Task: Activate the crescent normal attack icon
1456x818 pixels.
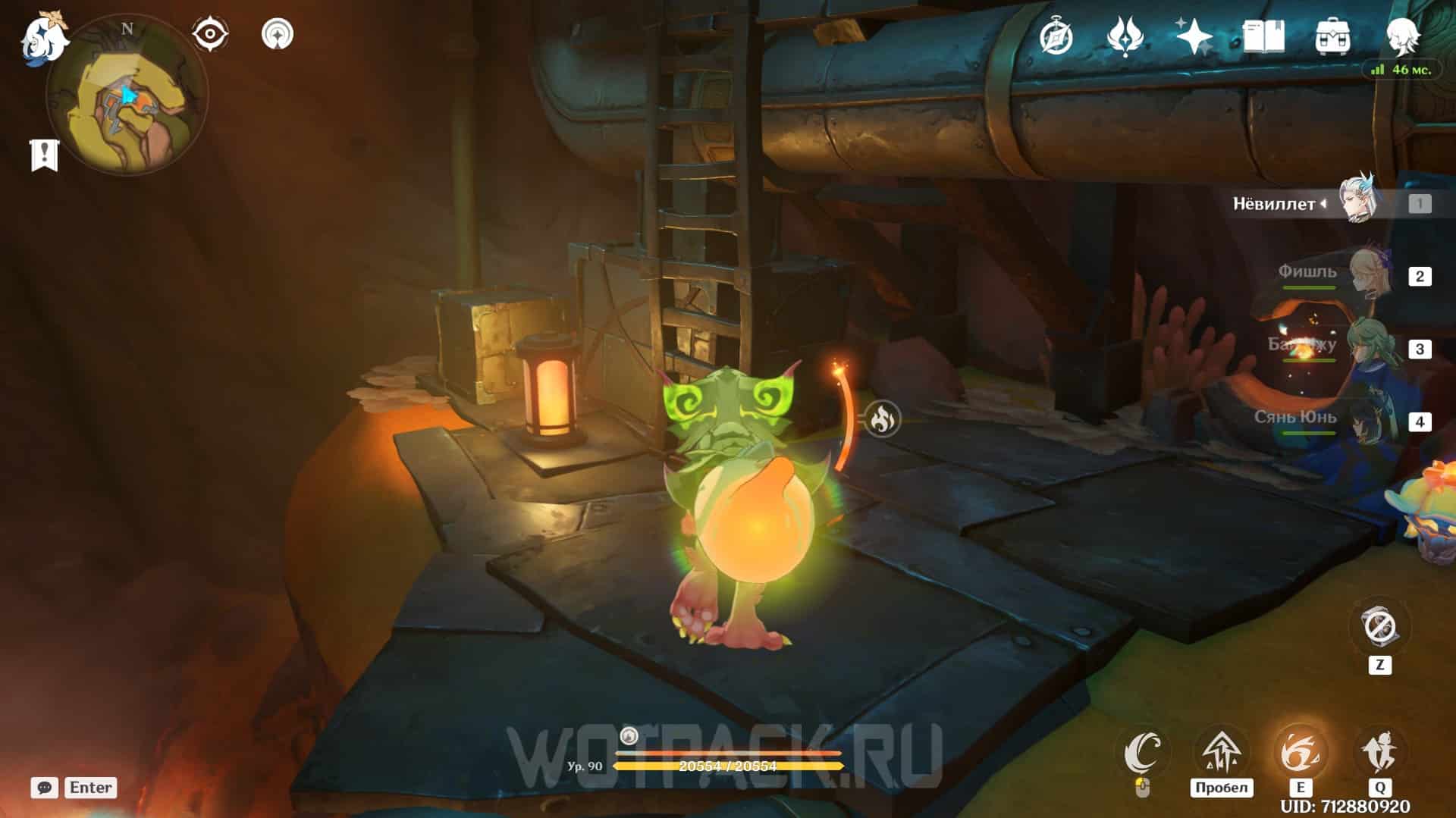Action: pyautogui.click(x=1143, y=753)
